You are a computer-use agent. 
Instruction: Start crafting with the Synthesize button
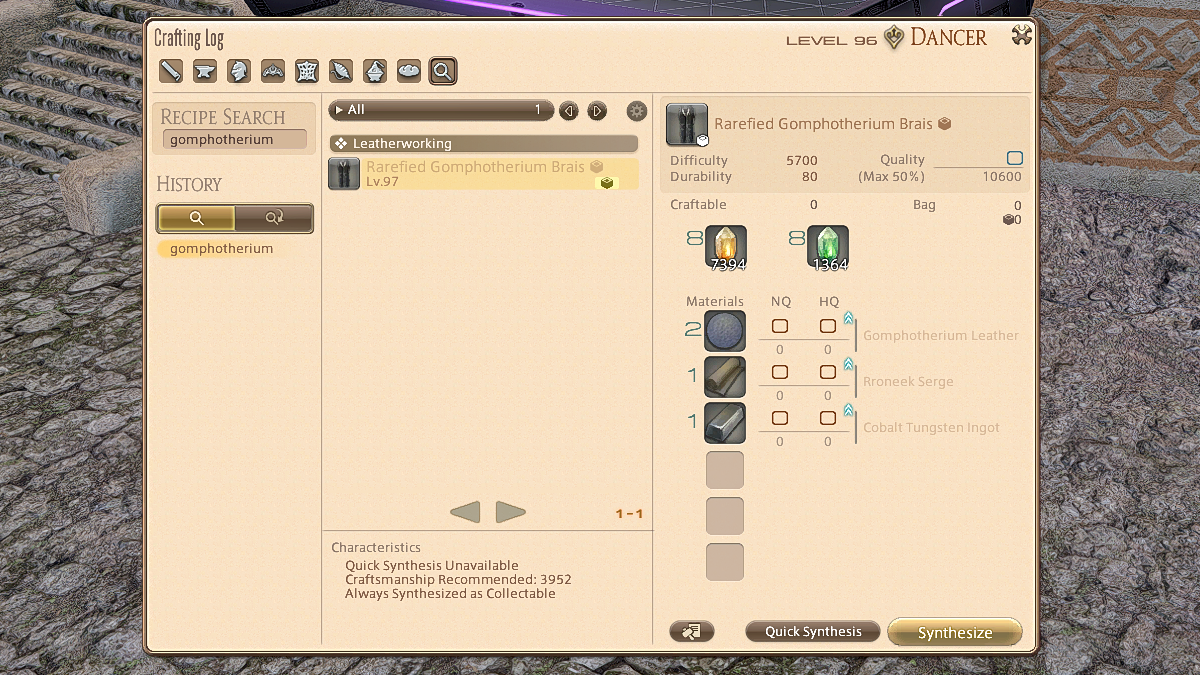tap(955, 632)
